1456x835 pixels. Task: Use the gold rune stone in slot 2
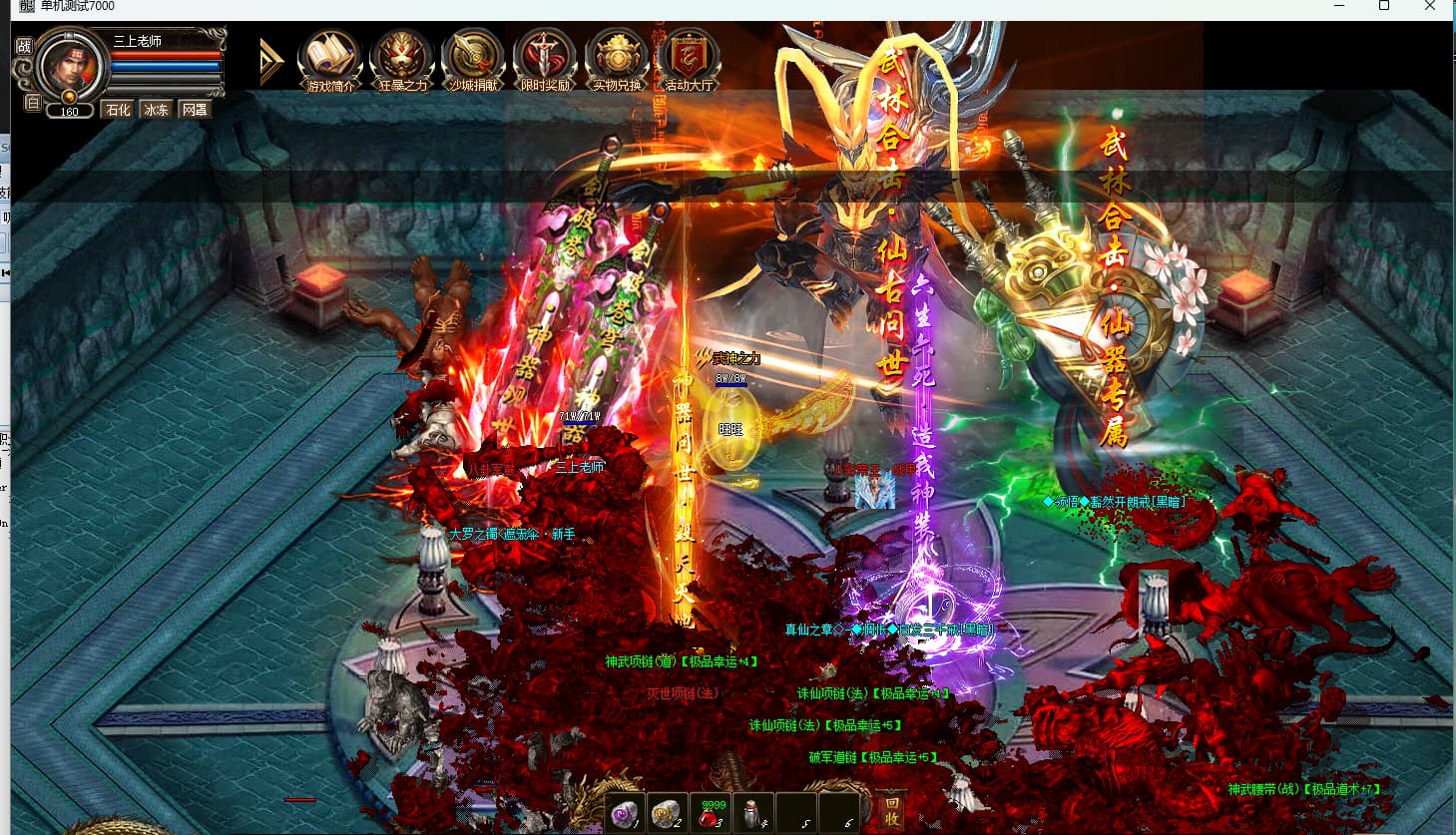667,814
